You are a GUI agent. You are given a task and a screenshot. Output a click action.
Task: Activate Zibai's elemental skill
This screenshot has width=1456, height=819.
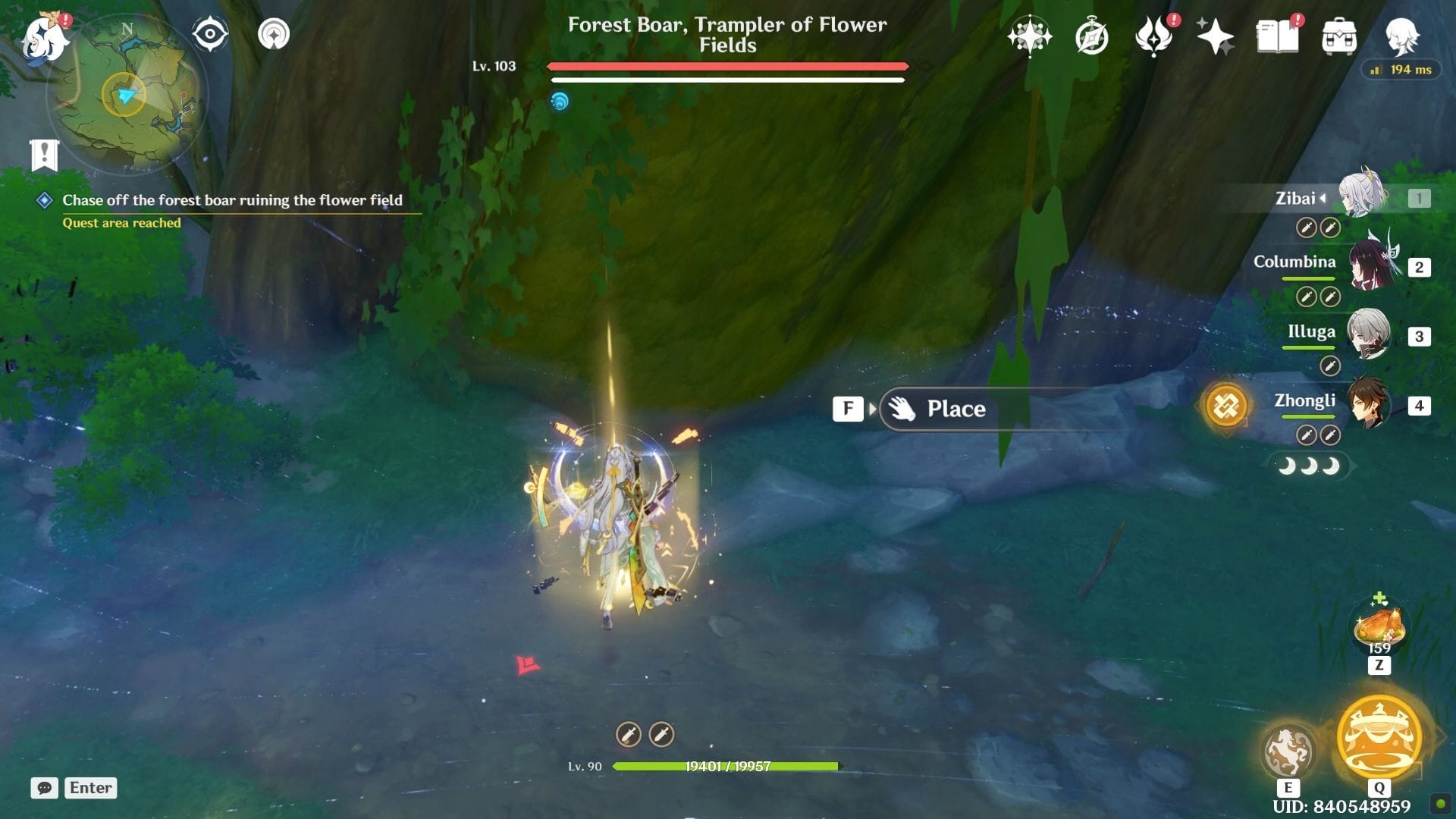pyautogui.click(x=1288, y=752)
